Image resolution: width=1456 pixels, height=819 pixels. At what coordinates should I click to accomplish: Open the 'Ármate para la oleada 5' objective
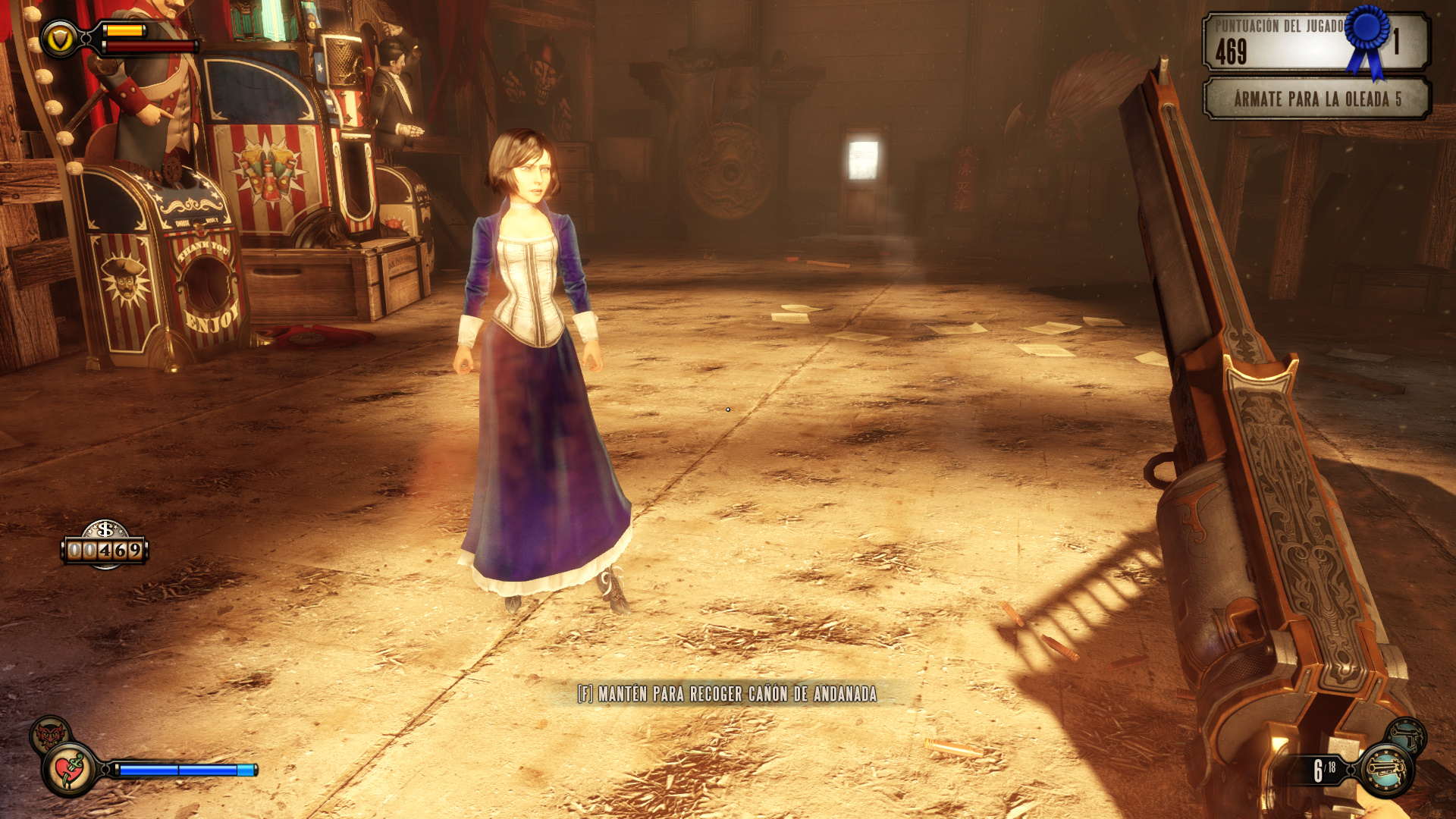pos(1316,99)
